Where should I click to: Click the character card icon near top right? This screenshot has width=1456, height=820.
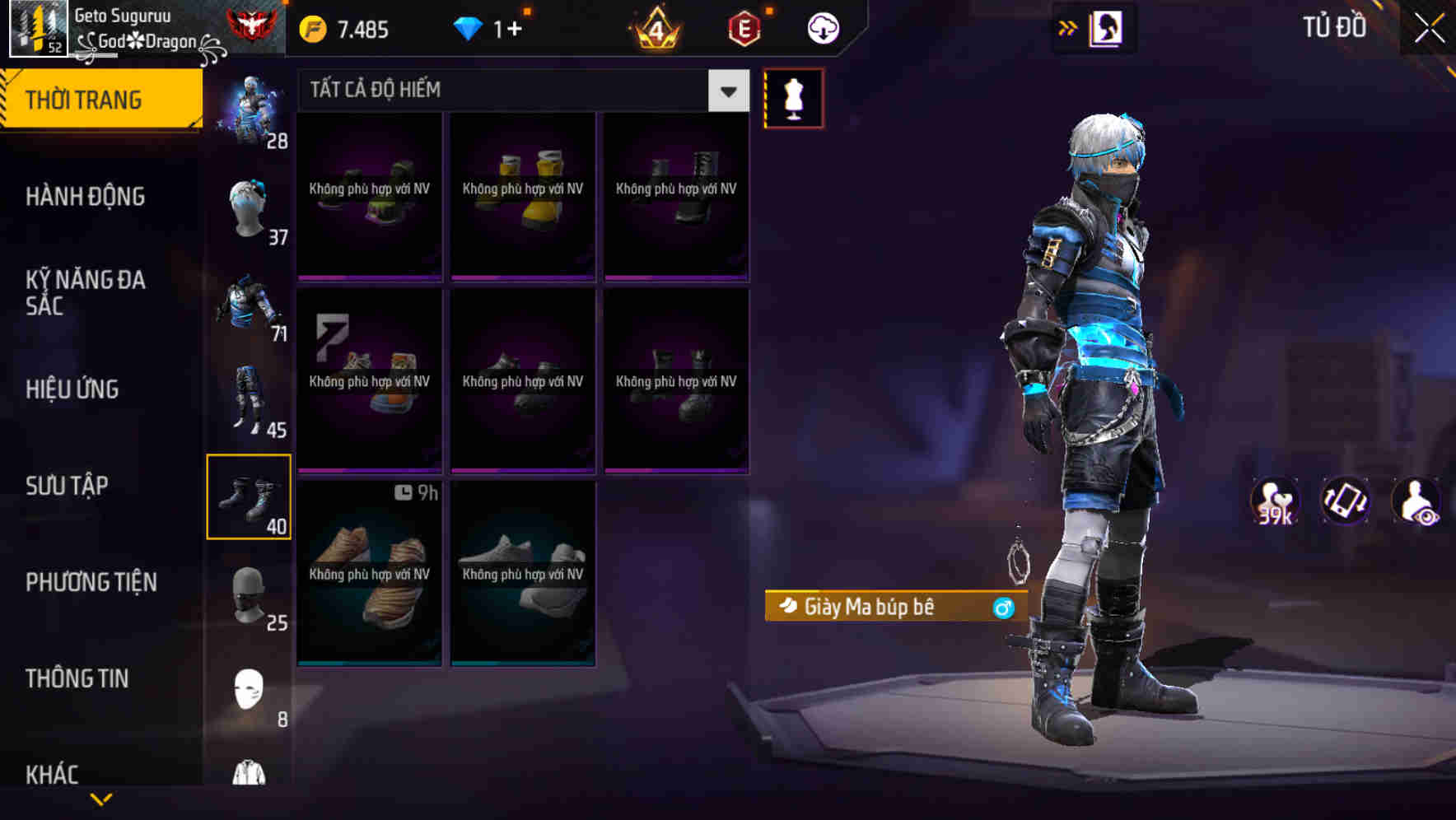pyautogui.click(x=1108, y=26)
